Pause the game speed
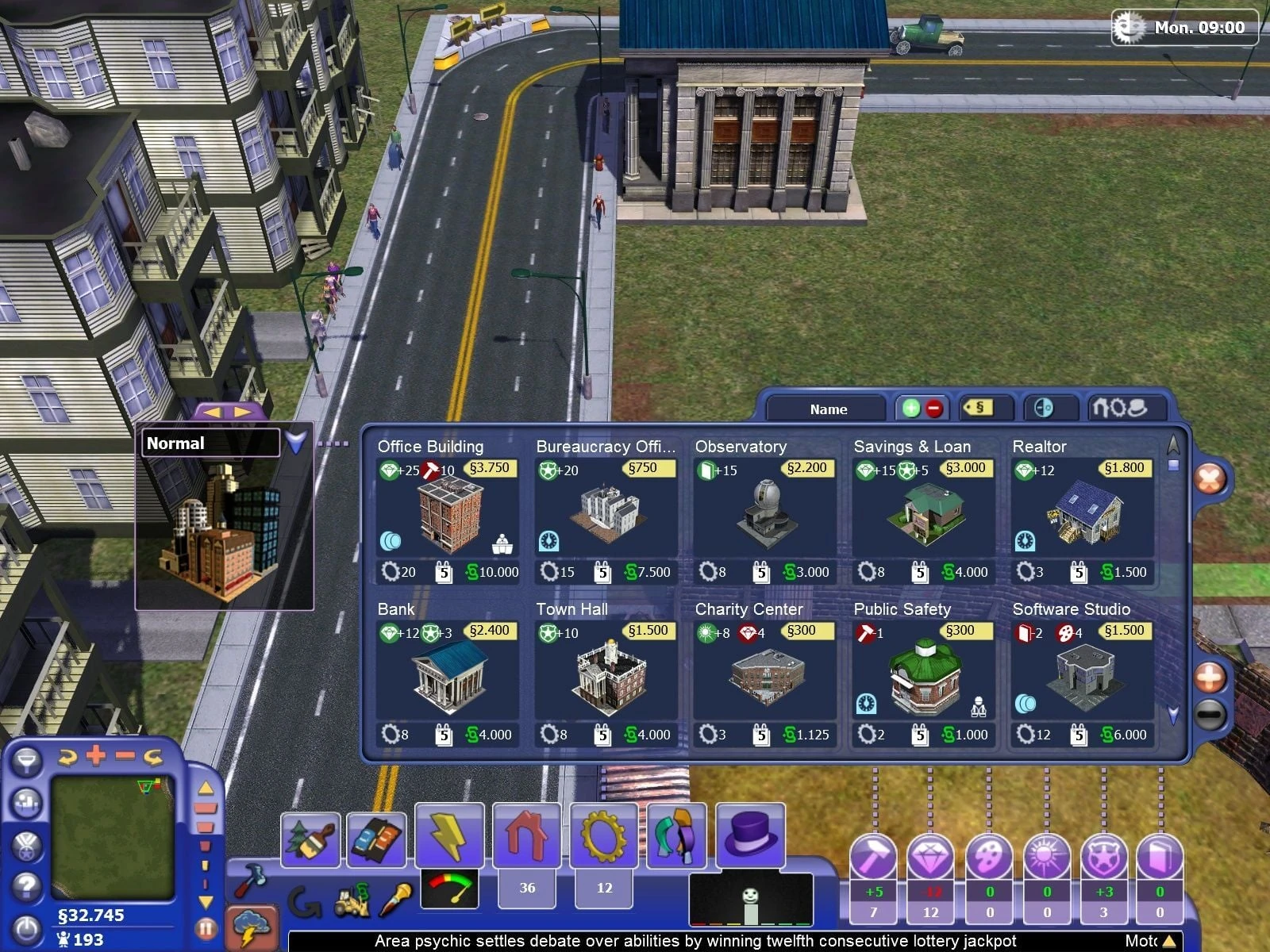Screen dimensions: 1270x952 click(x=205, y=927)
